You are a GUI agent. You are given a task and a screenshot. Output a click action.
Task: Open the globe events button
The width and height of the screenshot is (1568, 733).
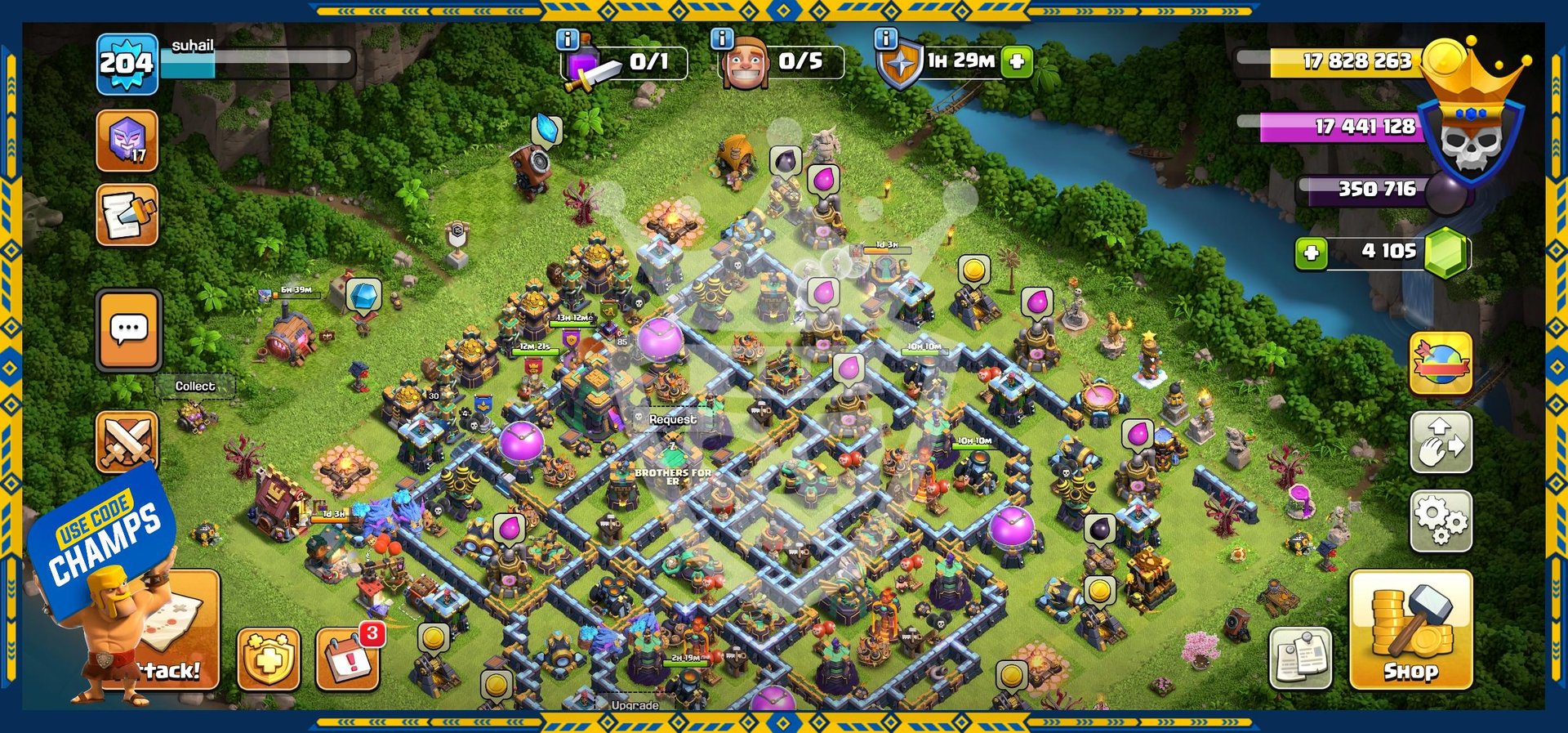1441,364
